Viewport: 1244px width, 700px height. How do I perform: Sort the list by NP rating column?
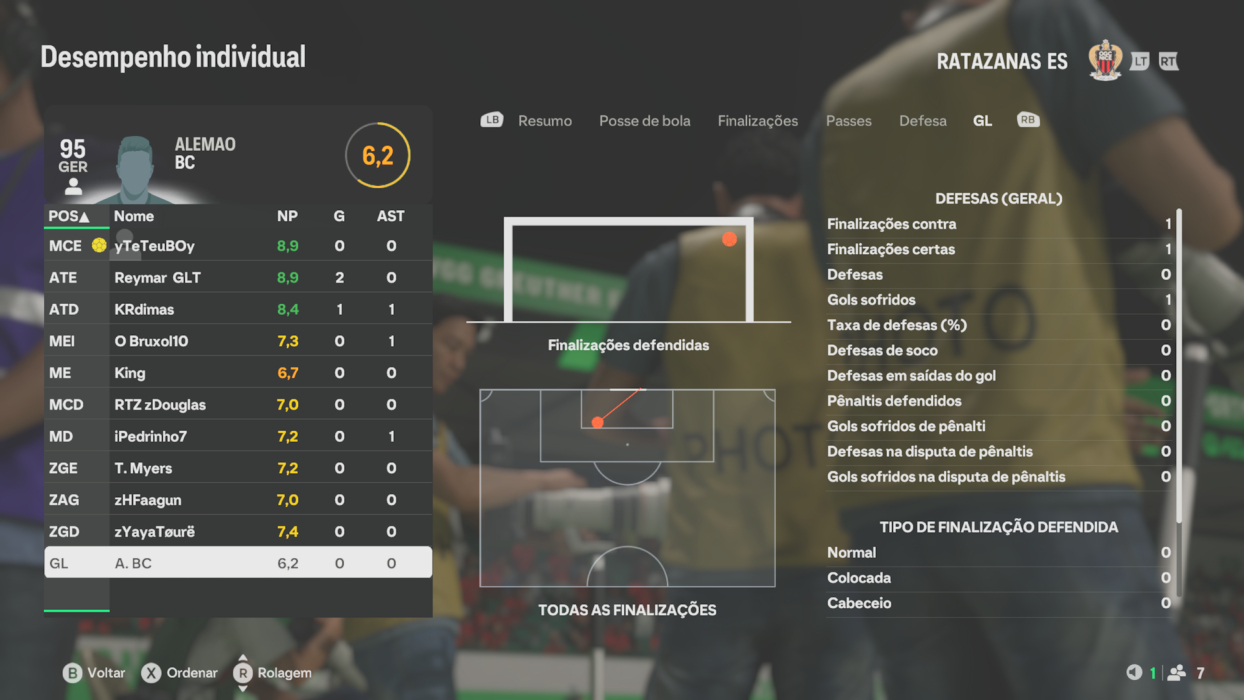pyautogui.click(x=287, y=216)
